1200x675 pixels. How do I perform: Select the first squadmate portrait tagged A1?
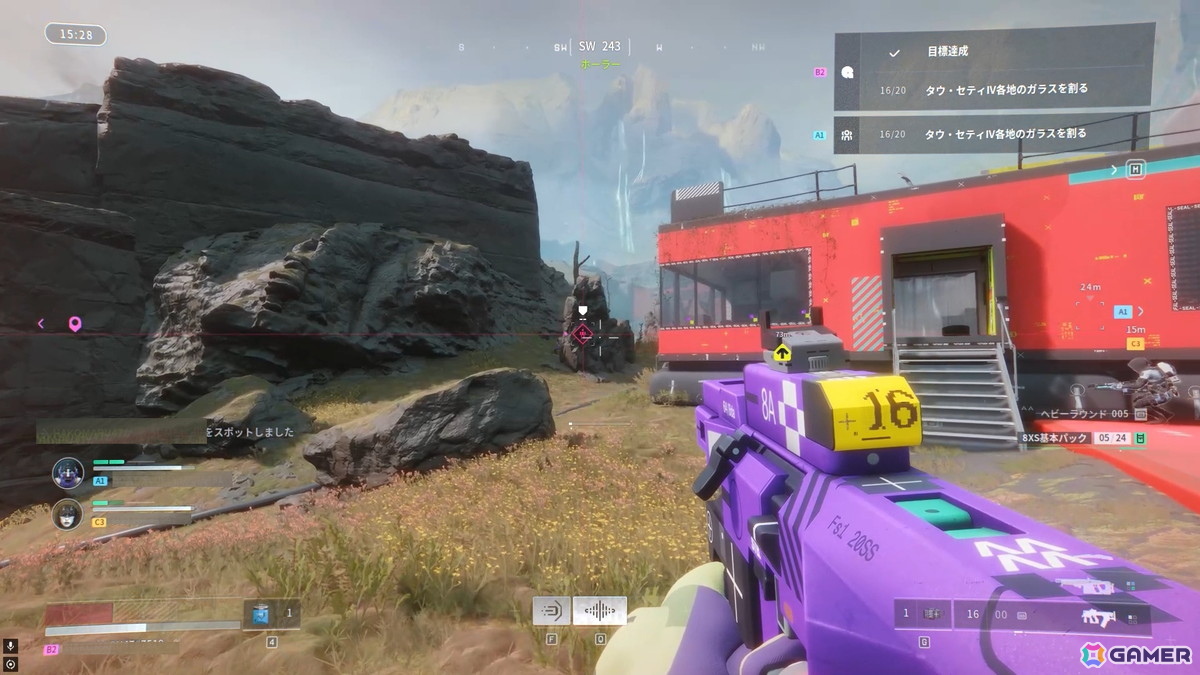coord(68,471)
